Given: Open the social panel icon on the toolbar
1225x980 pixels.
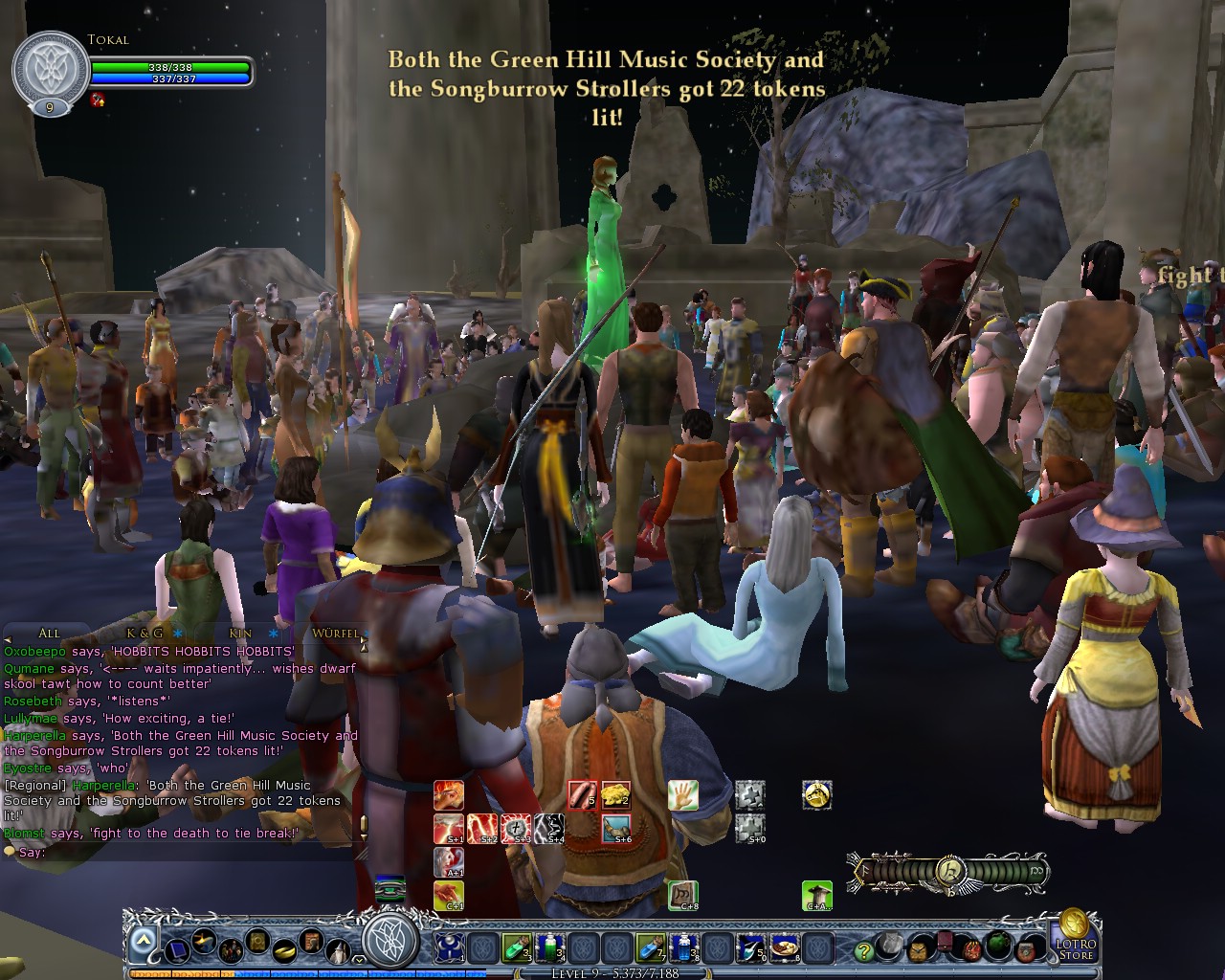Looking at the screenshot, I should [231, 952].
